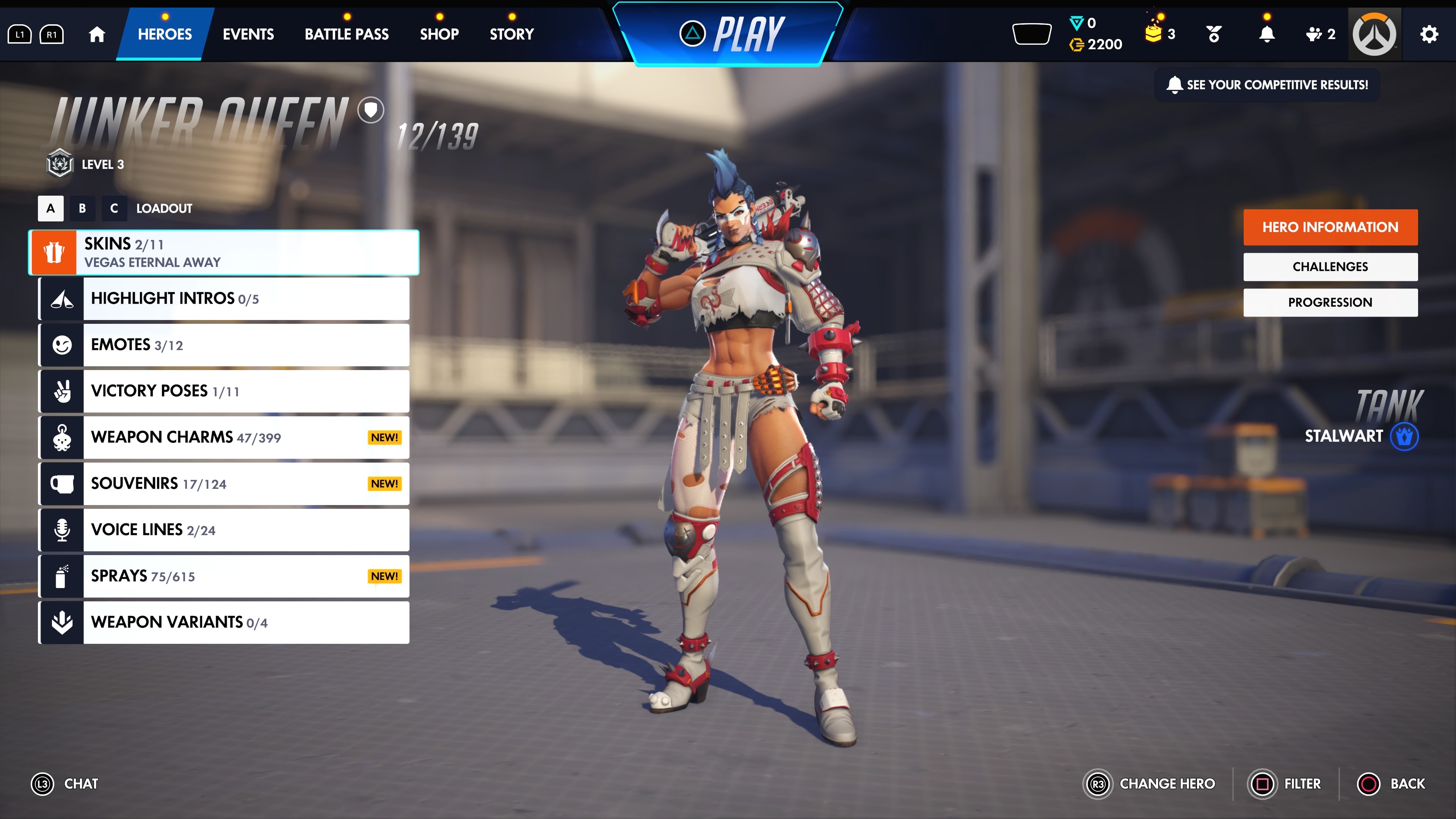Select the Skins category
The width and height of the screenshot is (1456, 819).
224,253
